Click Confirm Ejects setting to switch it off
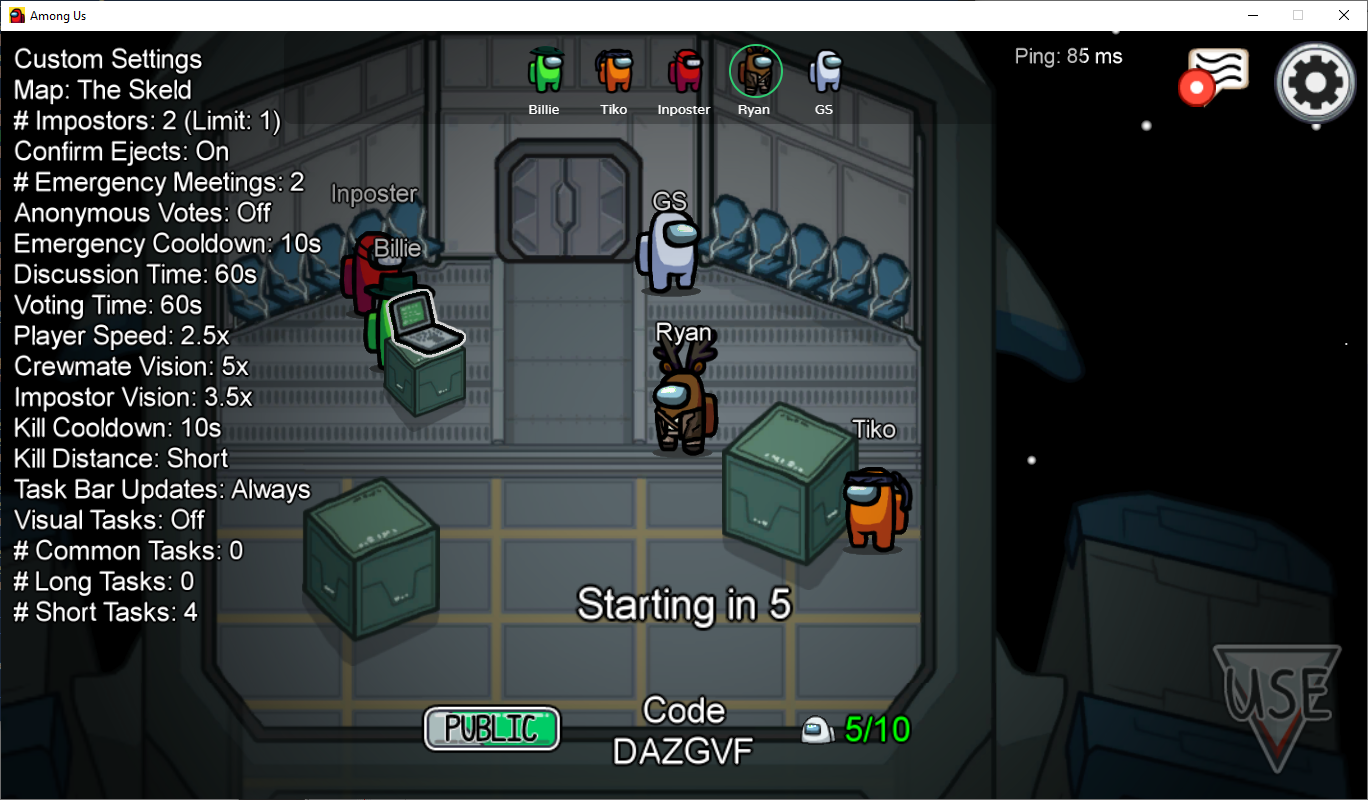 pos(120,151)
